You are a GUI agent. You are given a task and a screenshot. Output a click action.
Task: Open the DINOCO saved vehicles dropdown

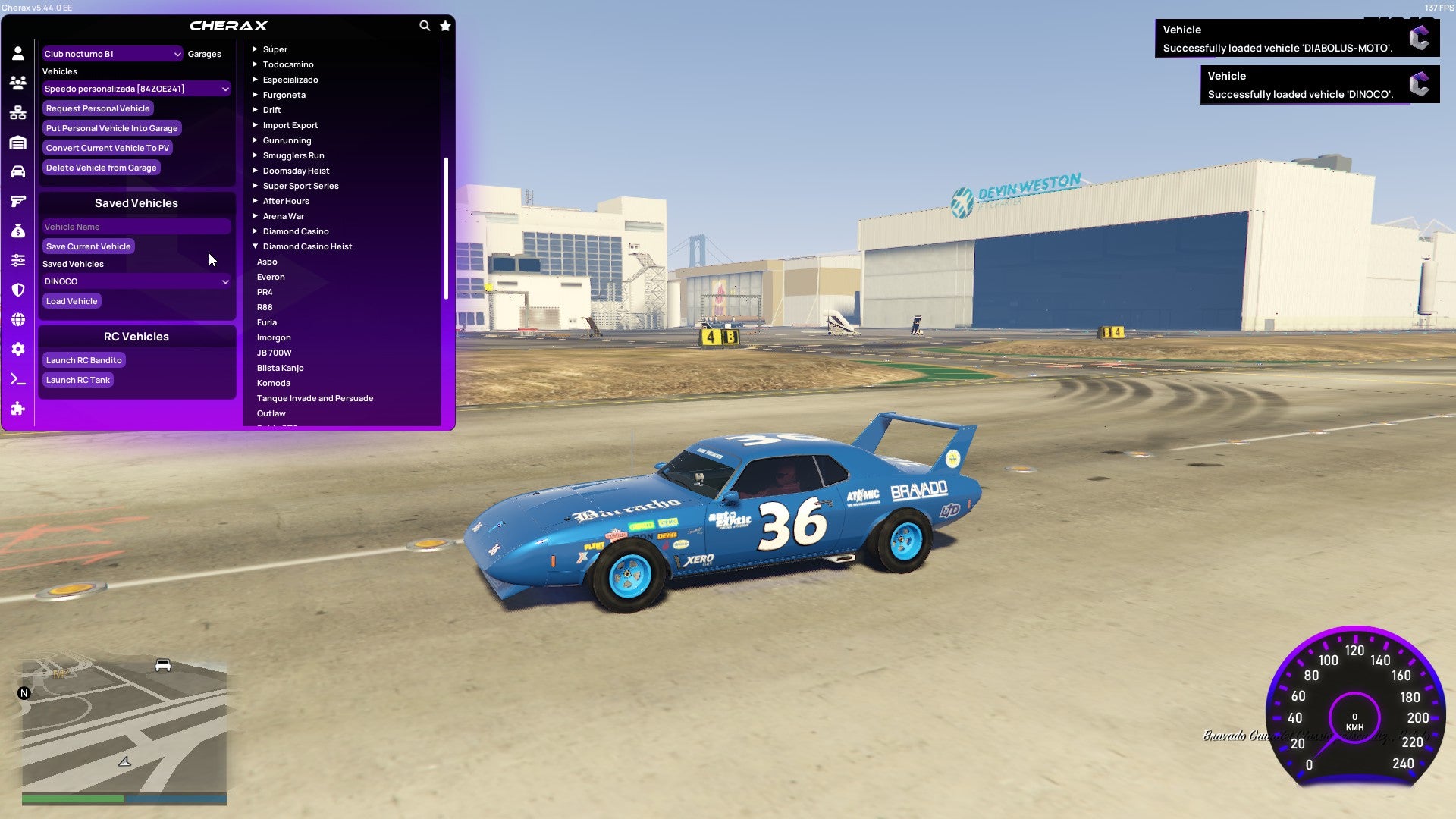(136, 281)
